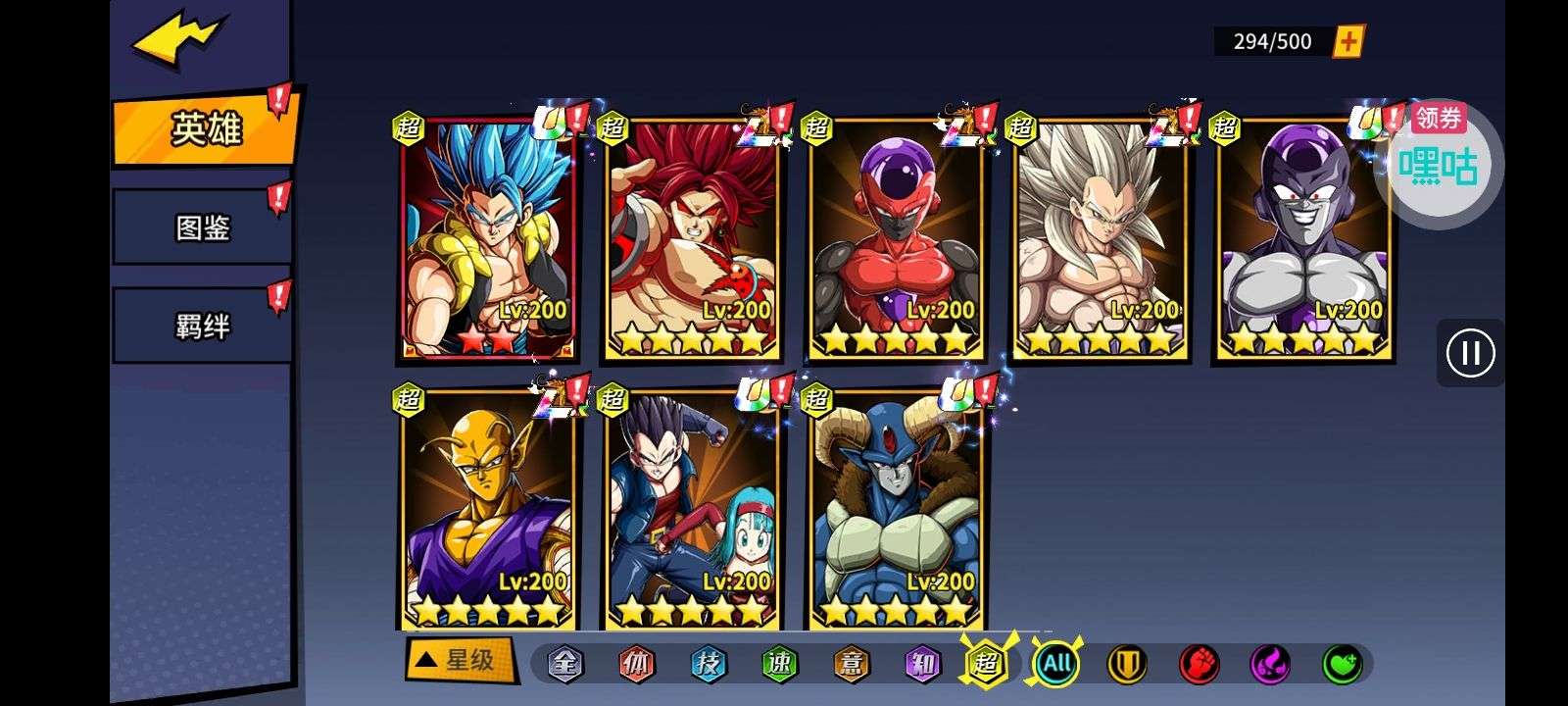Open the 羁绊 bonds tab
Viewport: 1568px width, 706px height.
click(x=202, y=326)
